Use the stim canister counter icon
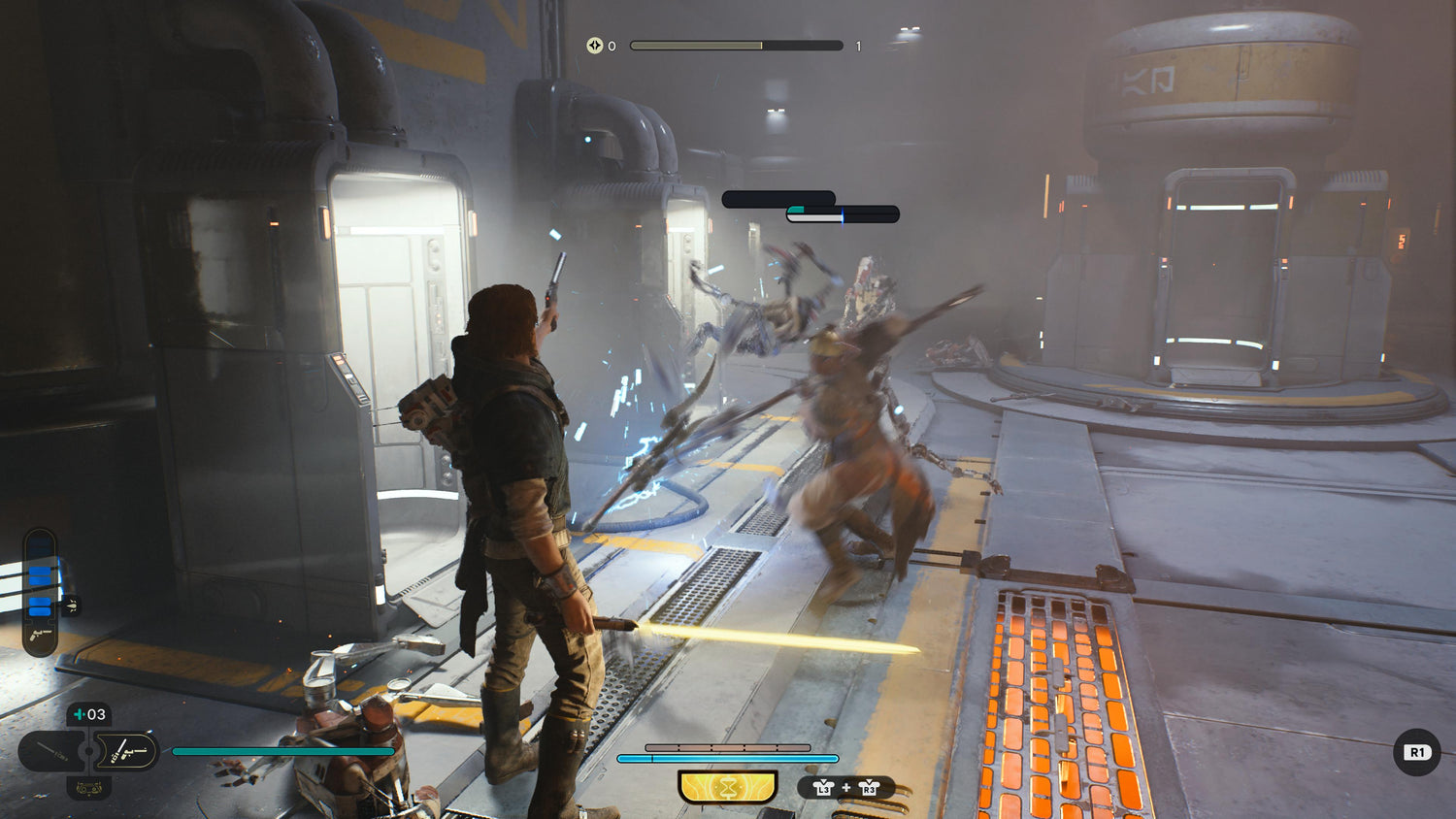 (89, 715)
